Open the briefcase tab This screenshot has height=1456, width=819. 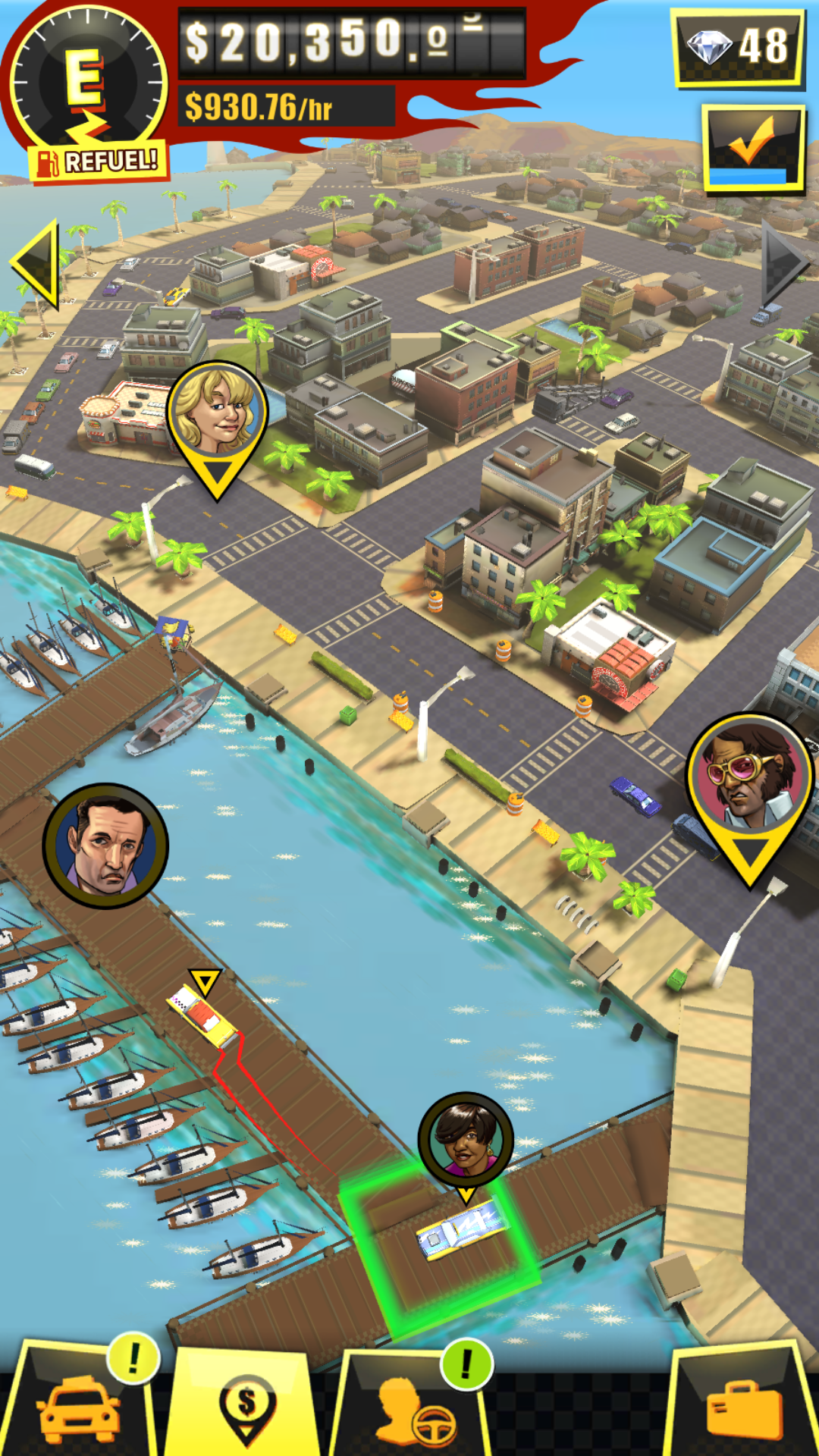tap(743, 1407)
